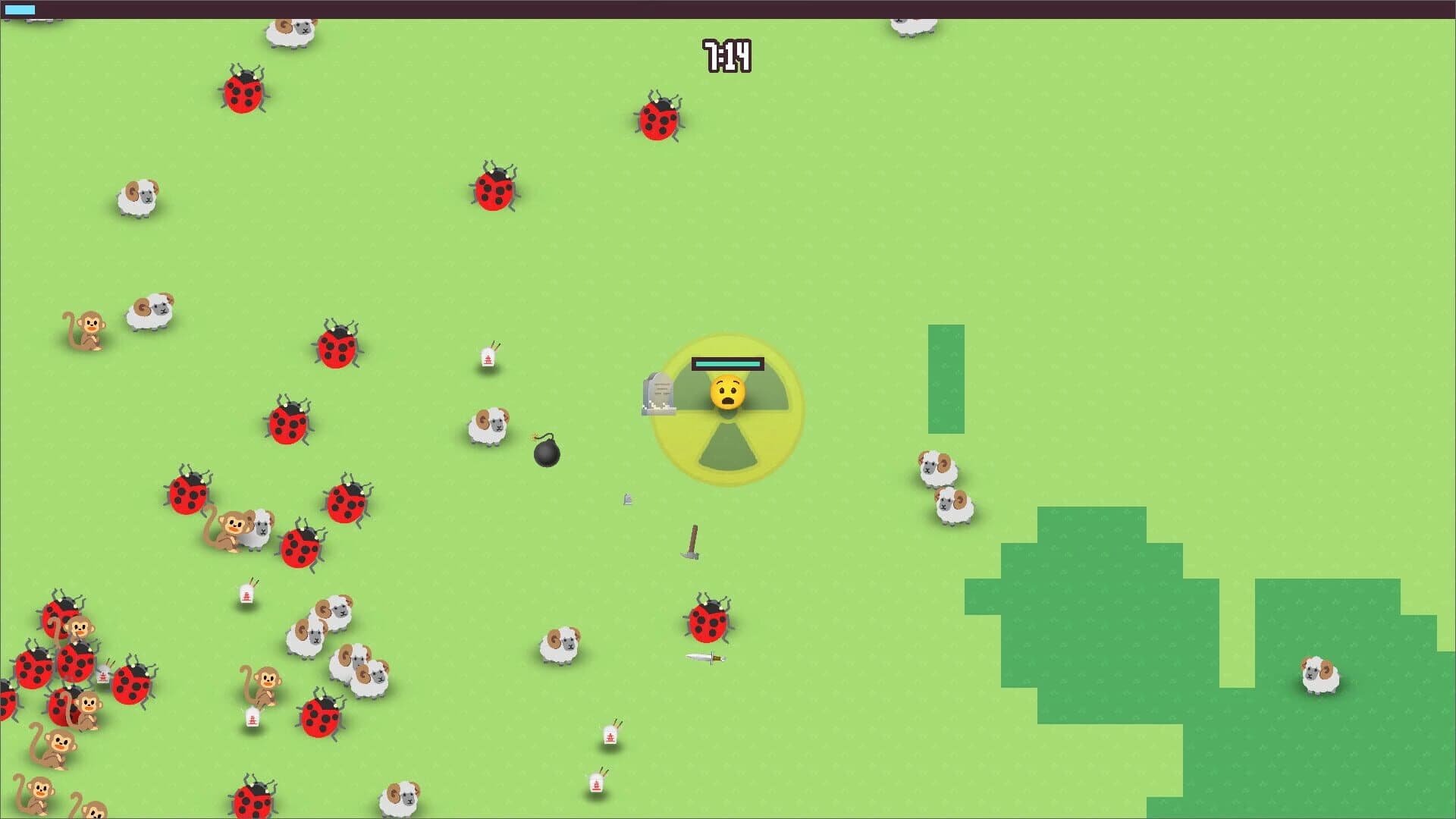Click the small scroll drop below the gravestone
1456x819 pixels.
pos(628,499)
